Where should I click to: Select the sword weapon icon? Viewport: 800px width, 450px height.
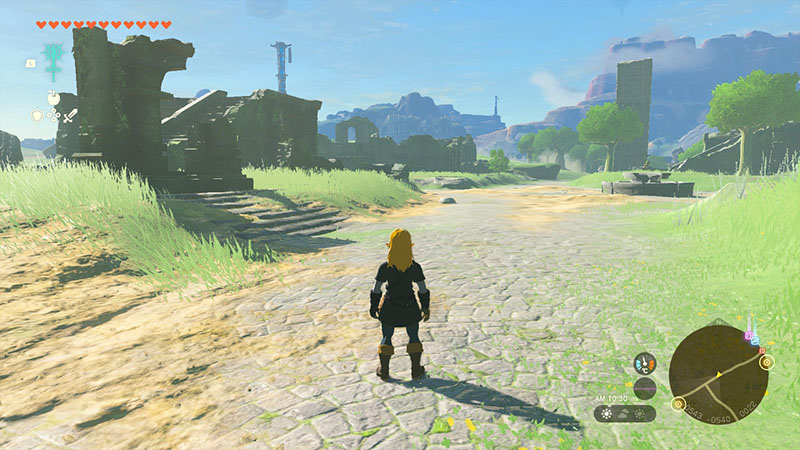[70, 116]
